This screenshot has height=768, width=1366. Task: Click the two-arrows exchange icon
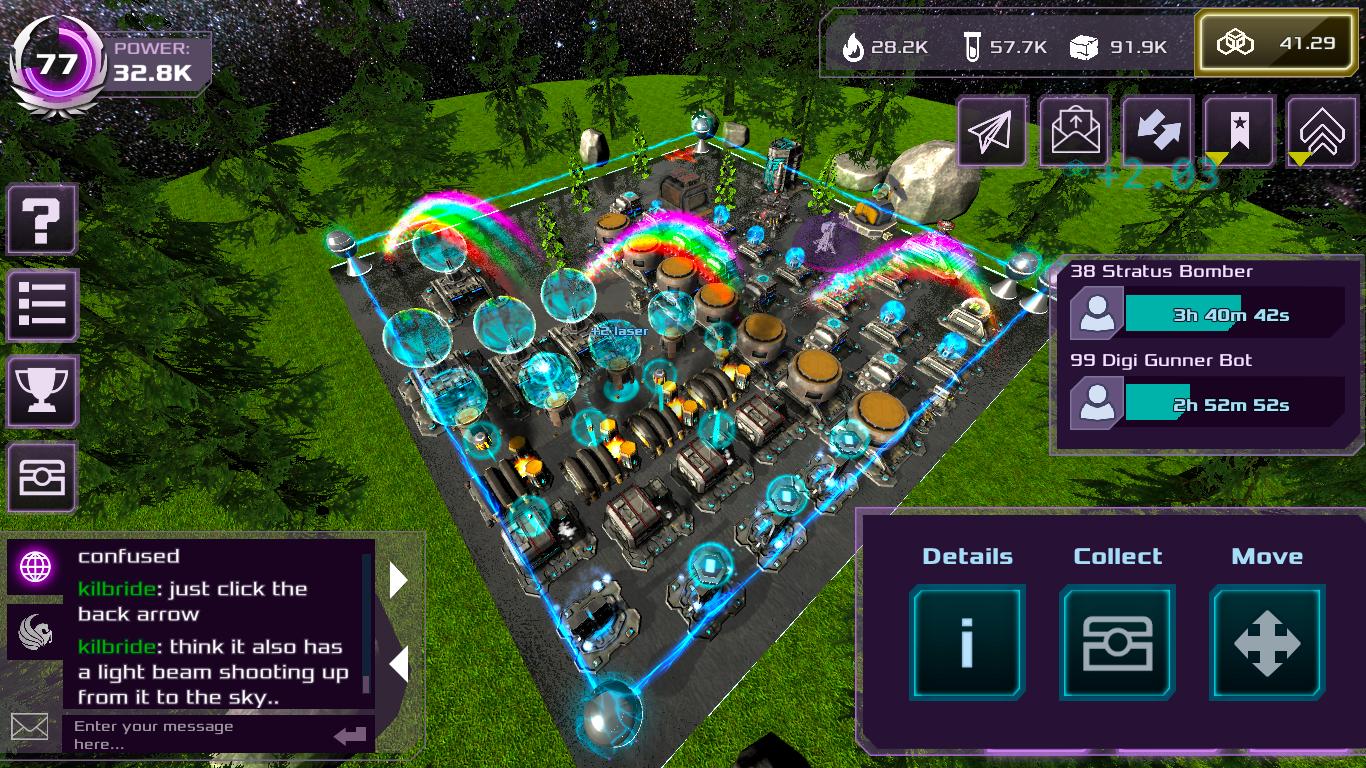[1158, 132]
